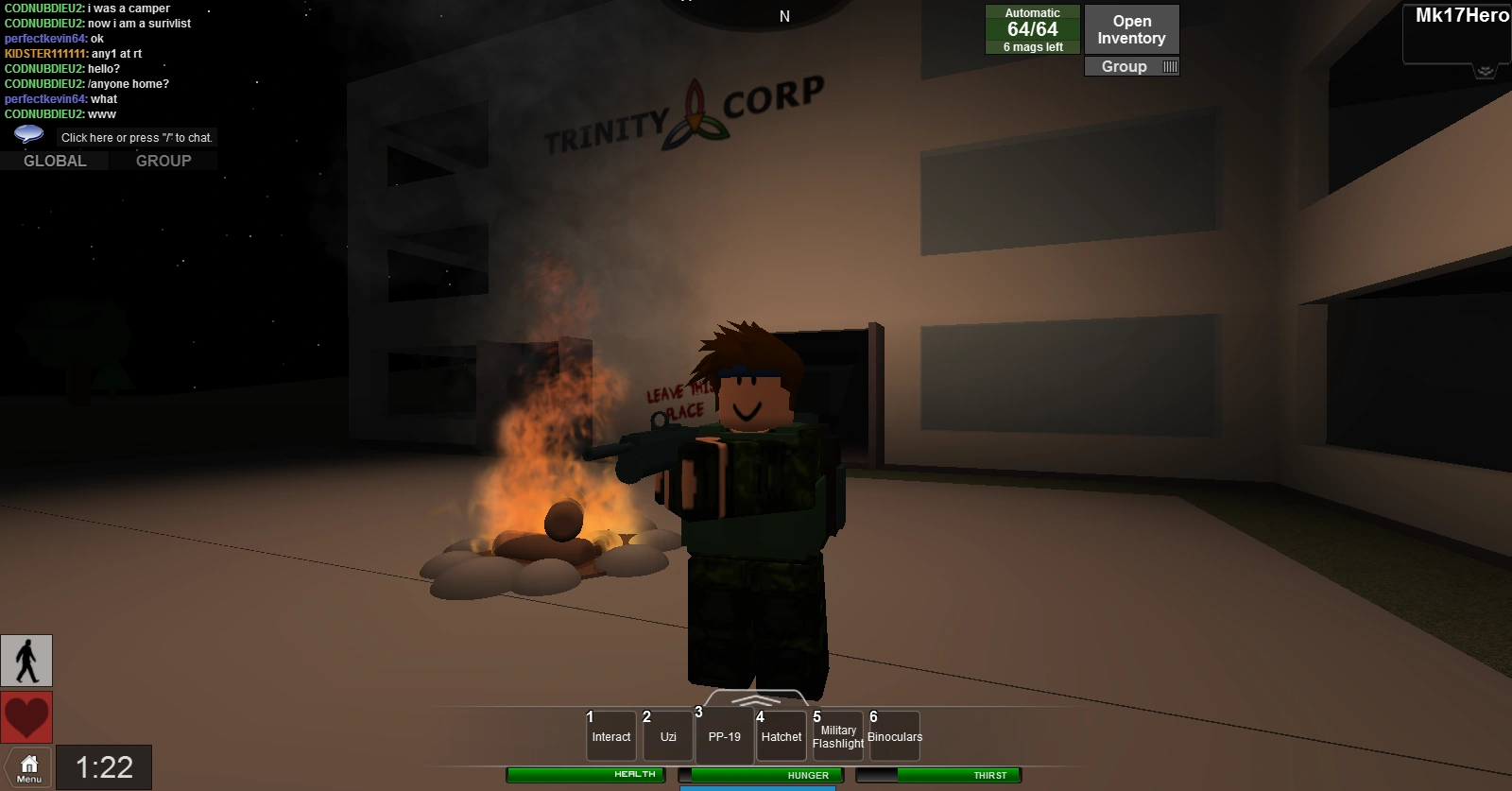This screenshot has height=791, width=1512.
Task: Select Interact in hotbar slot 1
Action: (610, 736)
